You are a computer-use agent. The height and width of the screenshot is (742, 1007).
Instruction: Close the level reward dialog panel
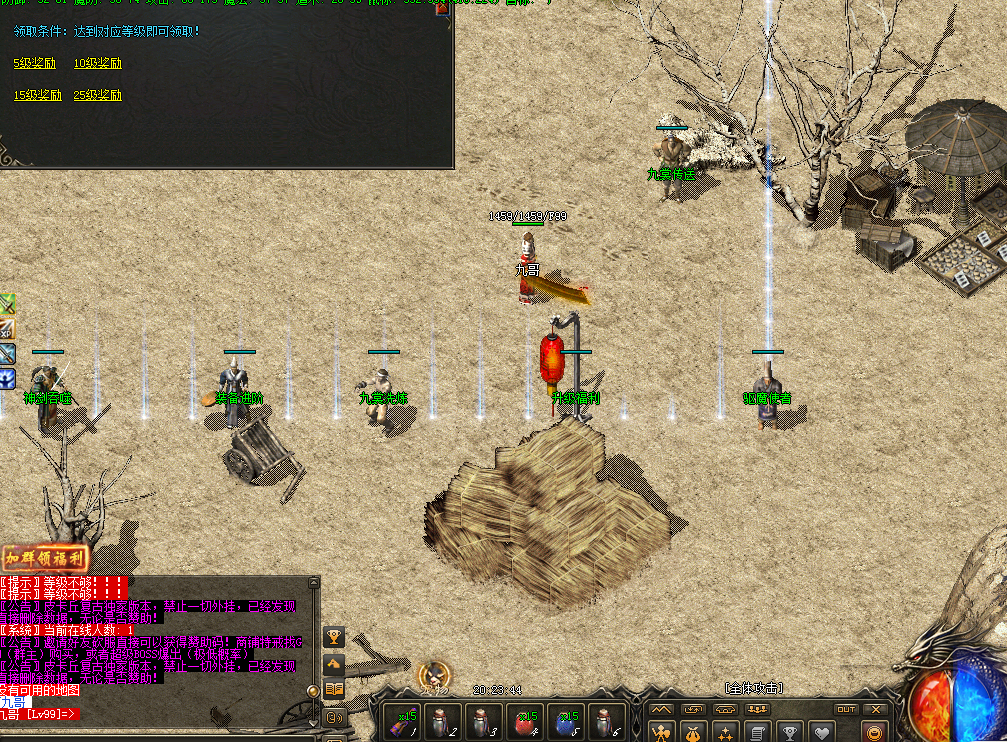pos(443,8)
